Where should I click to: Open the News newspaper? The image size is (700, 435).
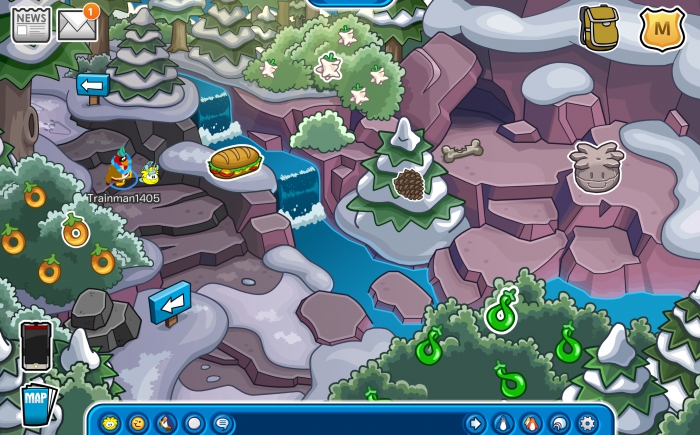tap(30, 23)
